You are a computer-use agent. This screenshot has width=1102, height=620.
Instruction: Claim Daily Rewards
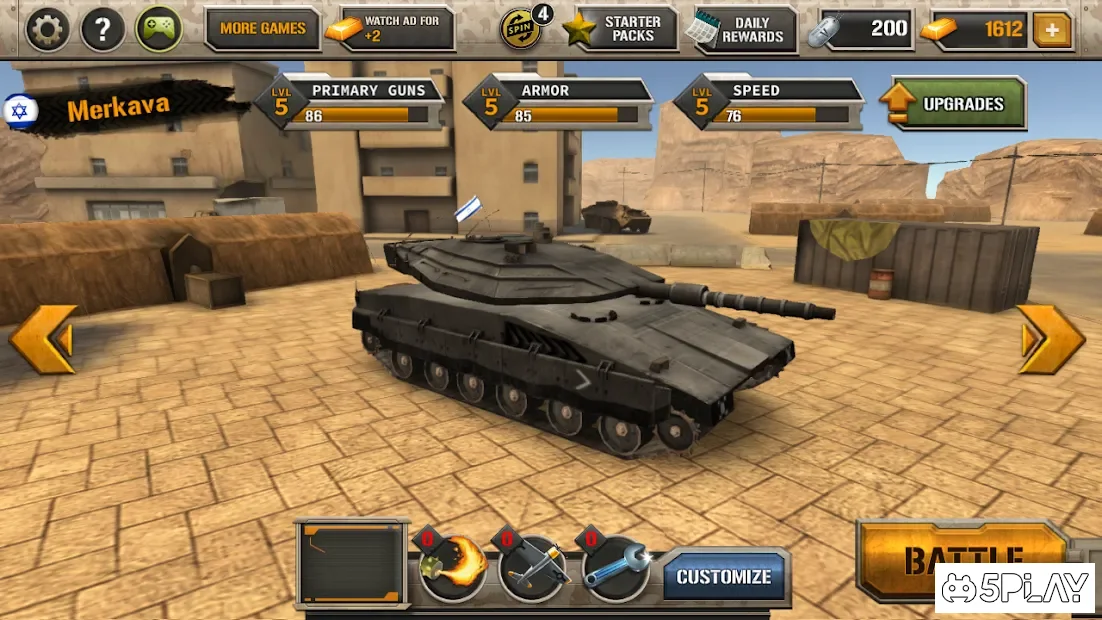[x=741, y=29]
